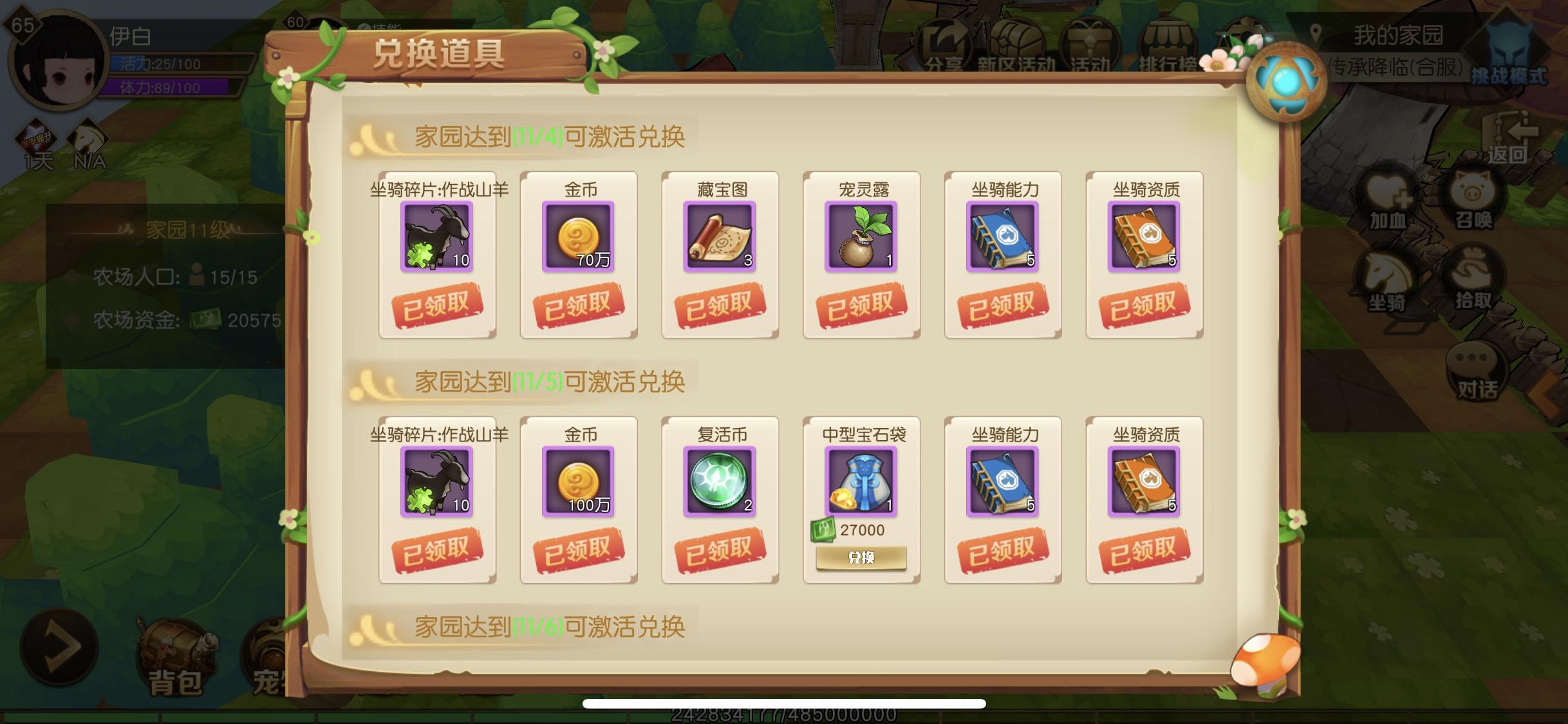The height and width of the screenshot is (724, 1568).
Task: Tap the 复活币 item thumbnail
Action: pyautogui.click(x=720, y=481)
